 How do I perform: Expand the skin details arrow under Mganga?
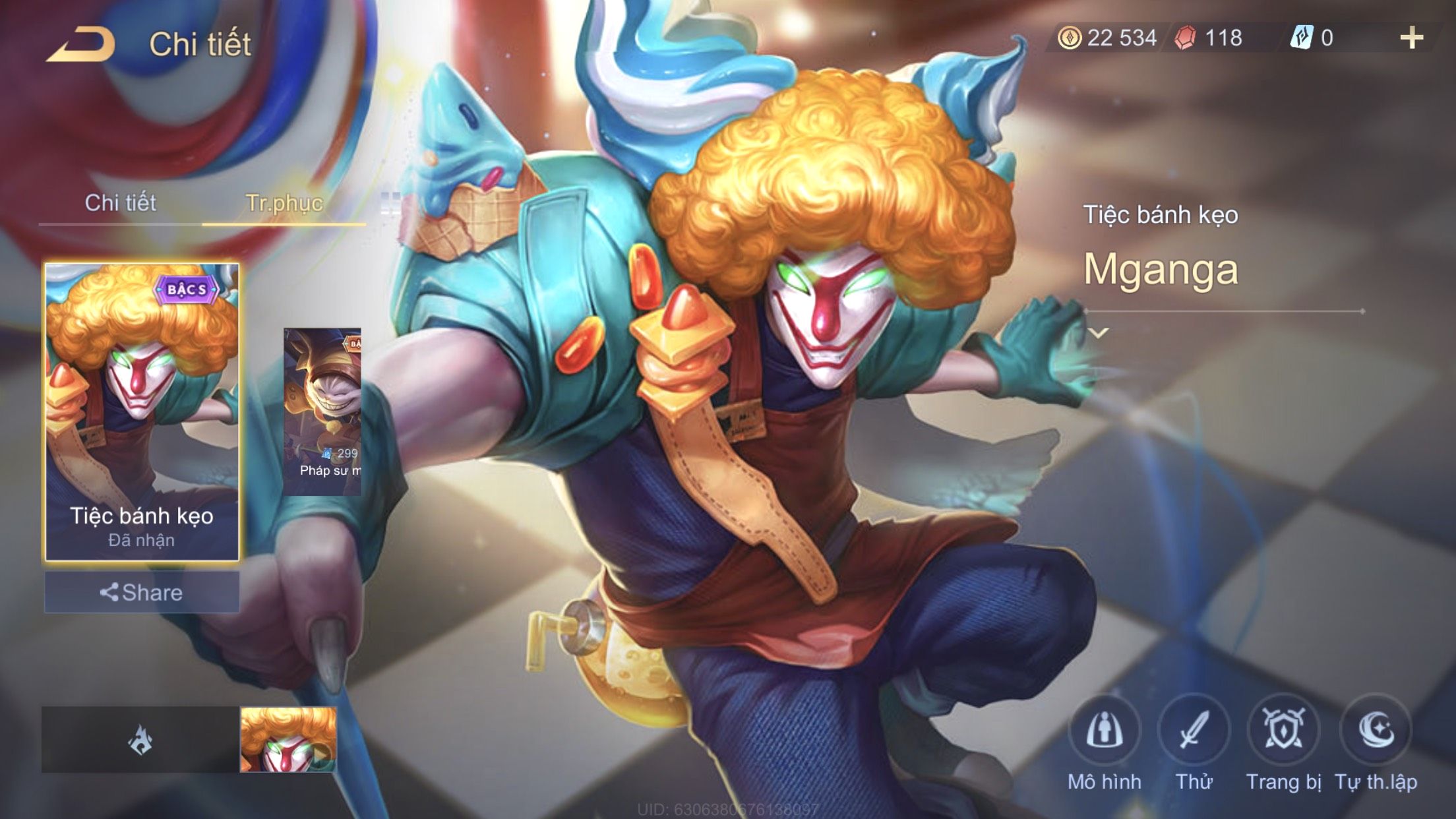pyautogui.click(x=1099, y=333)
